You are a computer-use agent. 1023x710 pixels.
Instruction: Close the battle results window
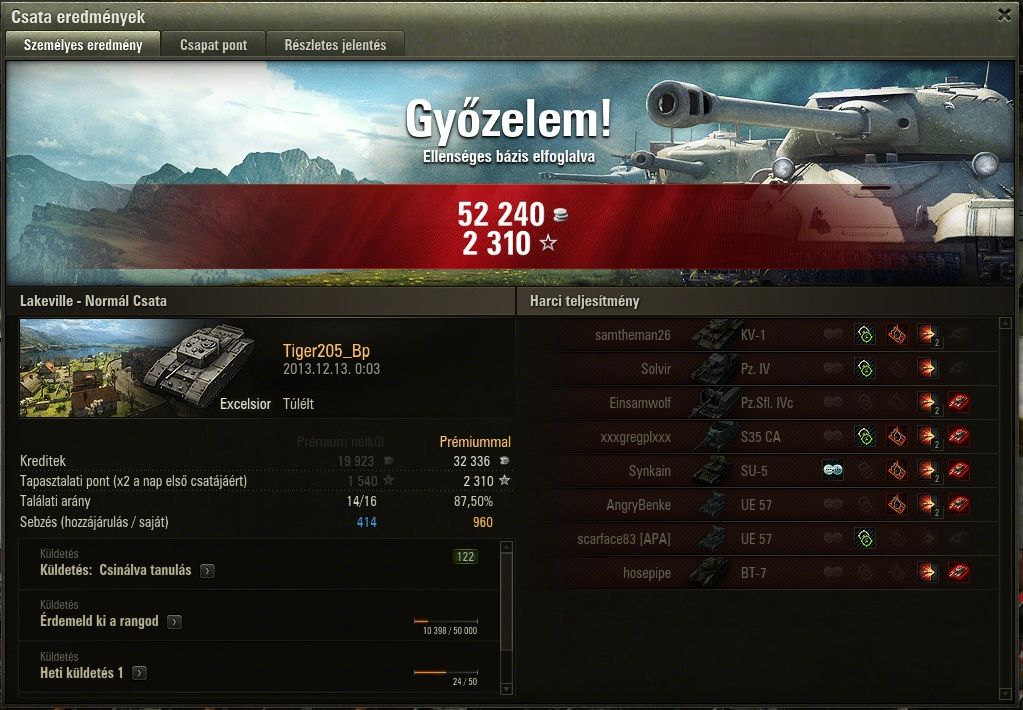pyautogui.click(x=1004, y=15)
